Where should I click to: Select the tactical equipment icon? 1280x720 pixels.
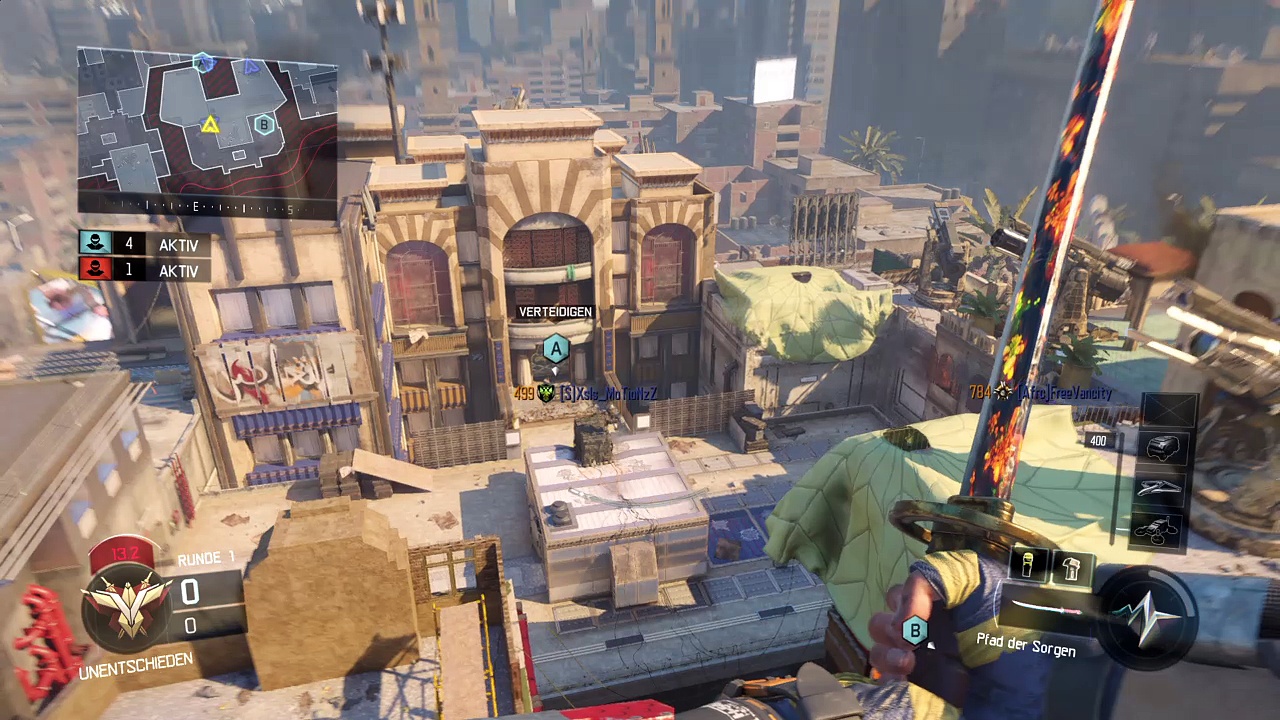(1071, 567)
